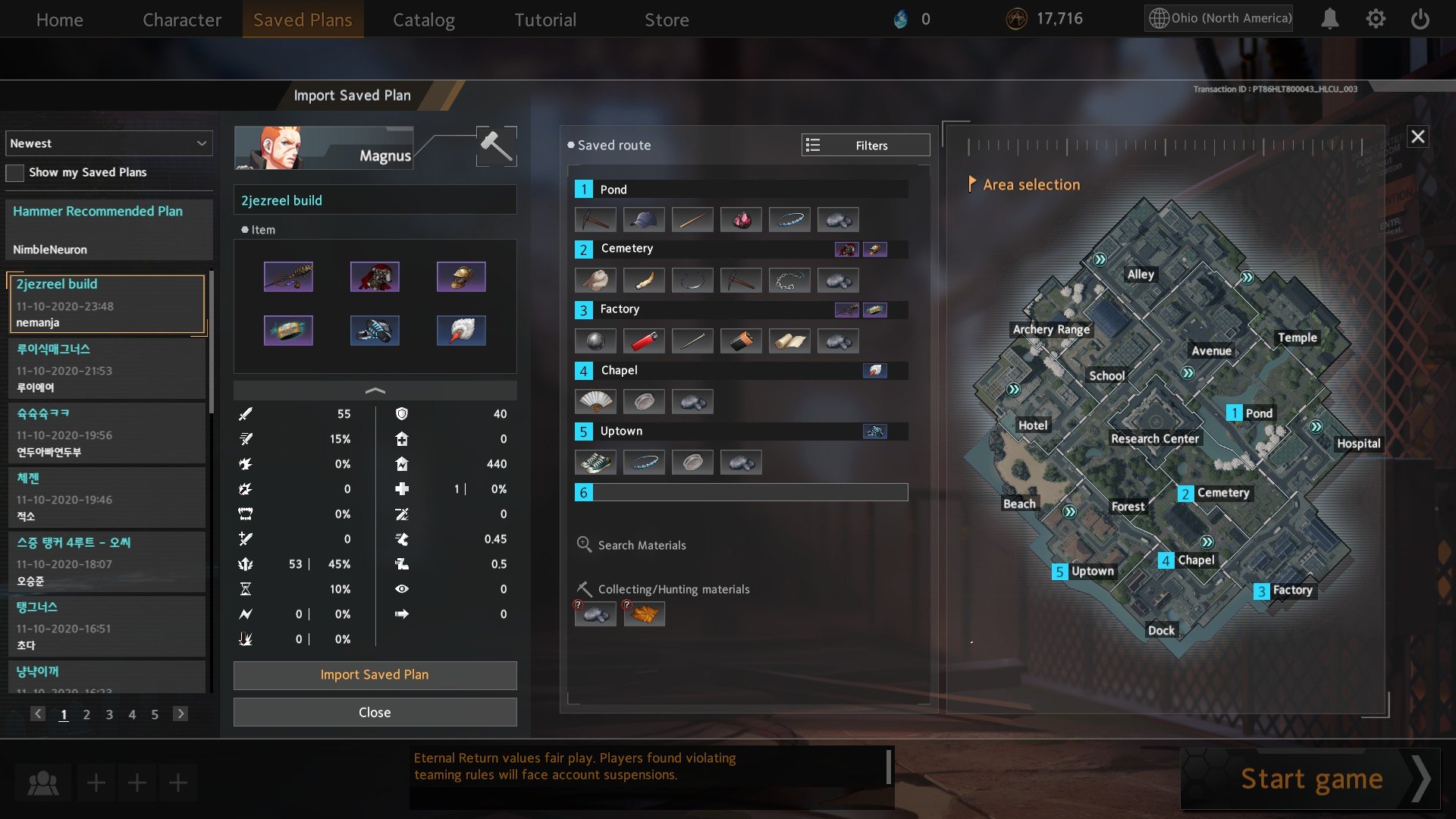Dismiss the panel with the X button
1456x819 pixels.
coord(1417,137)
